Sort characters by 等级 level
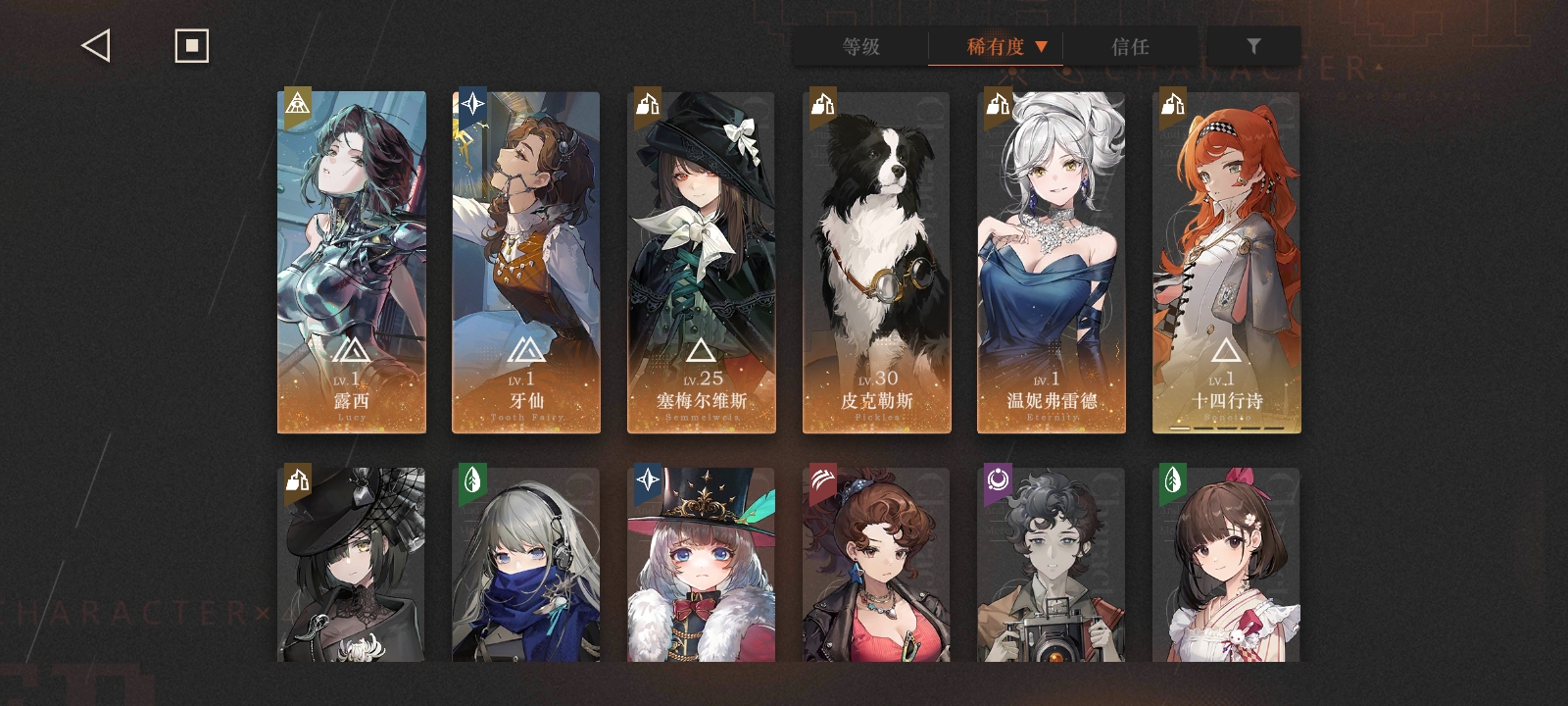This screenshot has width=1568, height=706. 860,46
